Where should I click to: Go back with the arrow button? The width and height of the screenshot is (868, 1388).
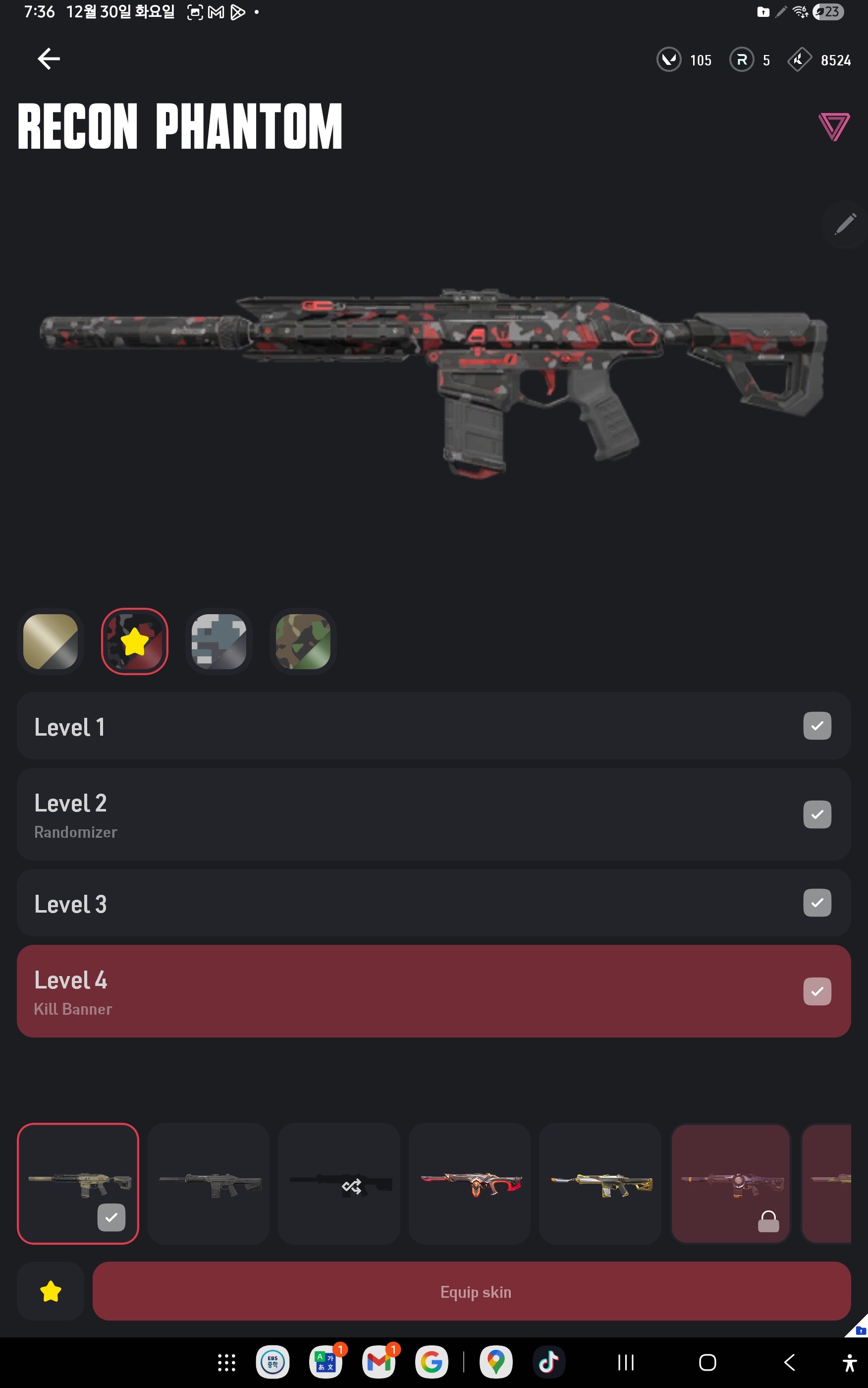pyautogui.click(x=49, y=58)
